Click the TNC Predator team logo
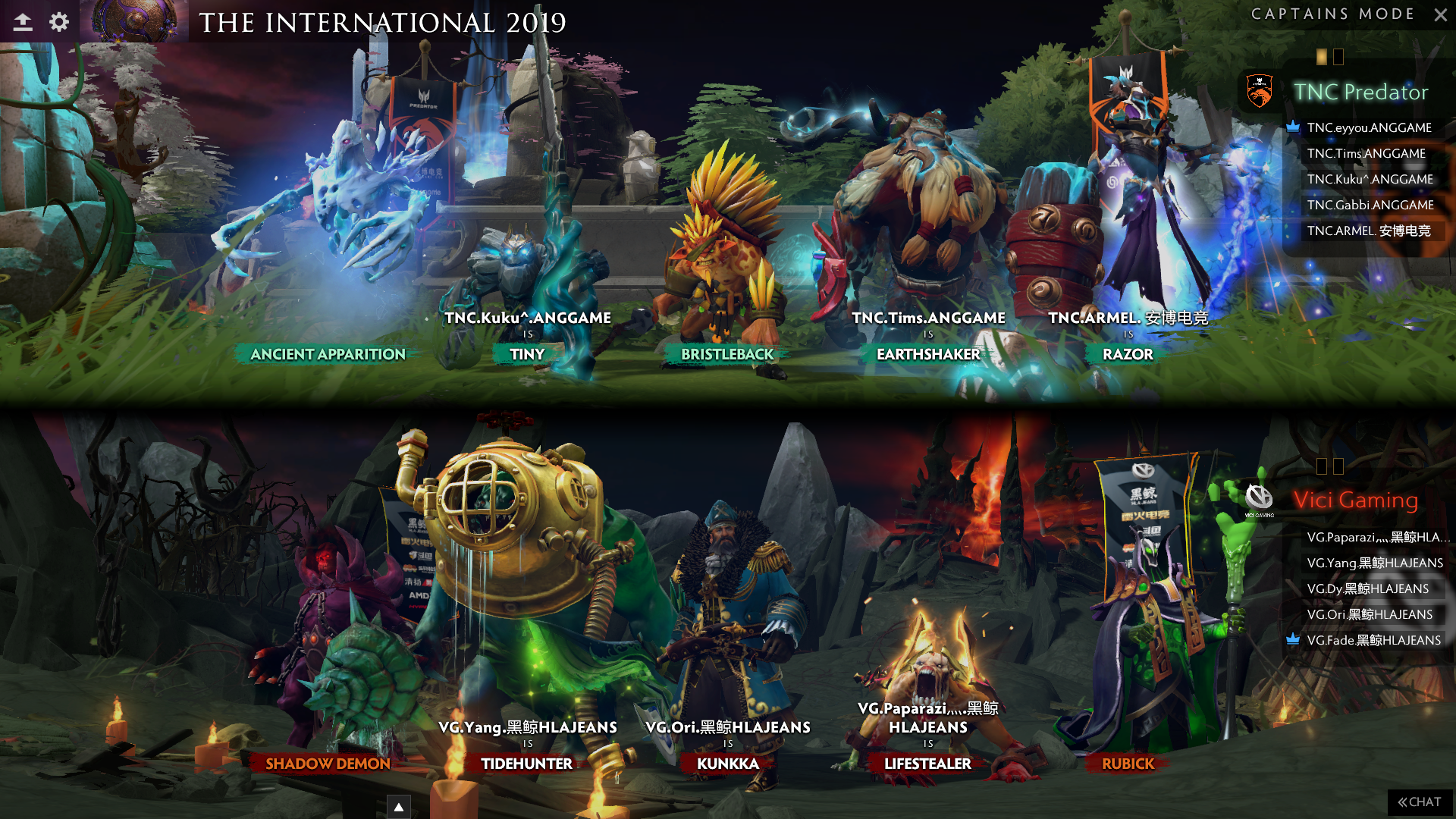This screenshot has width=1456, height=819. coord(1260,92)
